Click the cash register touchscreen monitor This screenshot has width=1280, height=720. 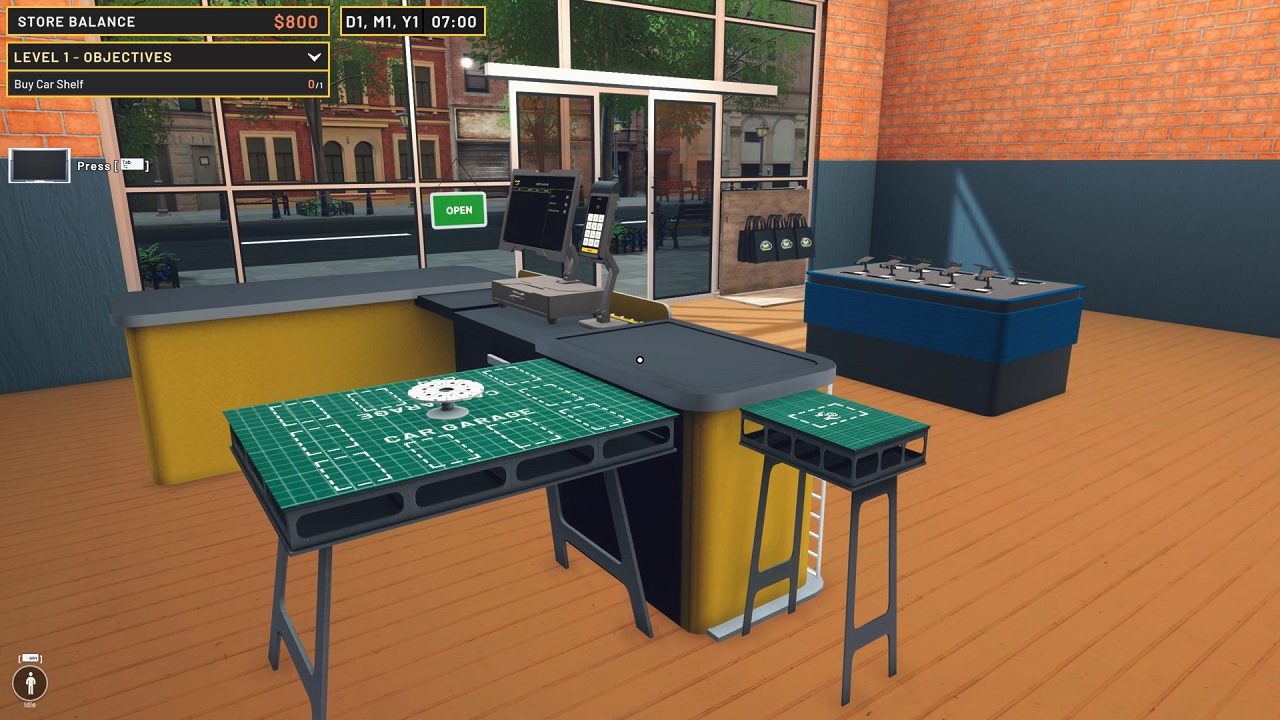click(x=540, y=210)
